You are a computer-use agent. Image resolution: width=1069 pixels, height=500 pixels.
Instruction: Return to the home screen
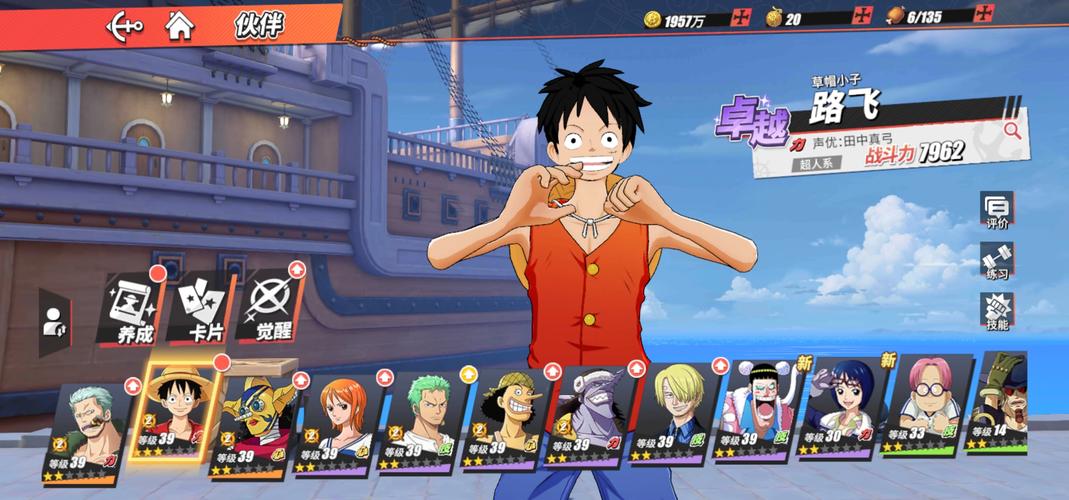coord(180,26)
